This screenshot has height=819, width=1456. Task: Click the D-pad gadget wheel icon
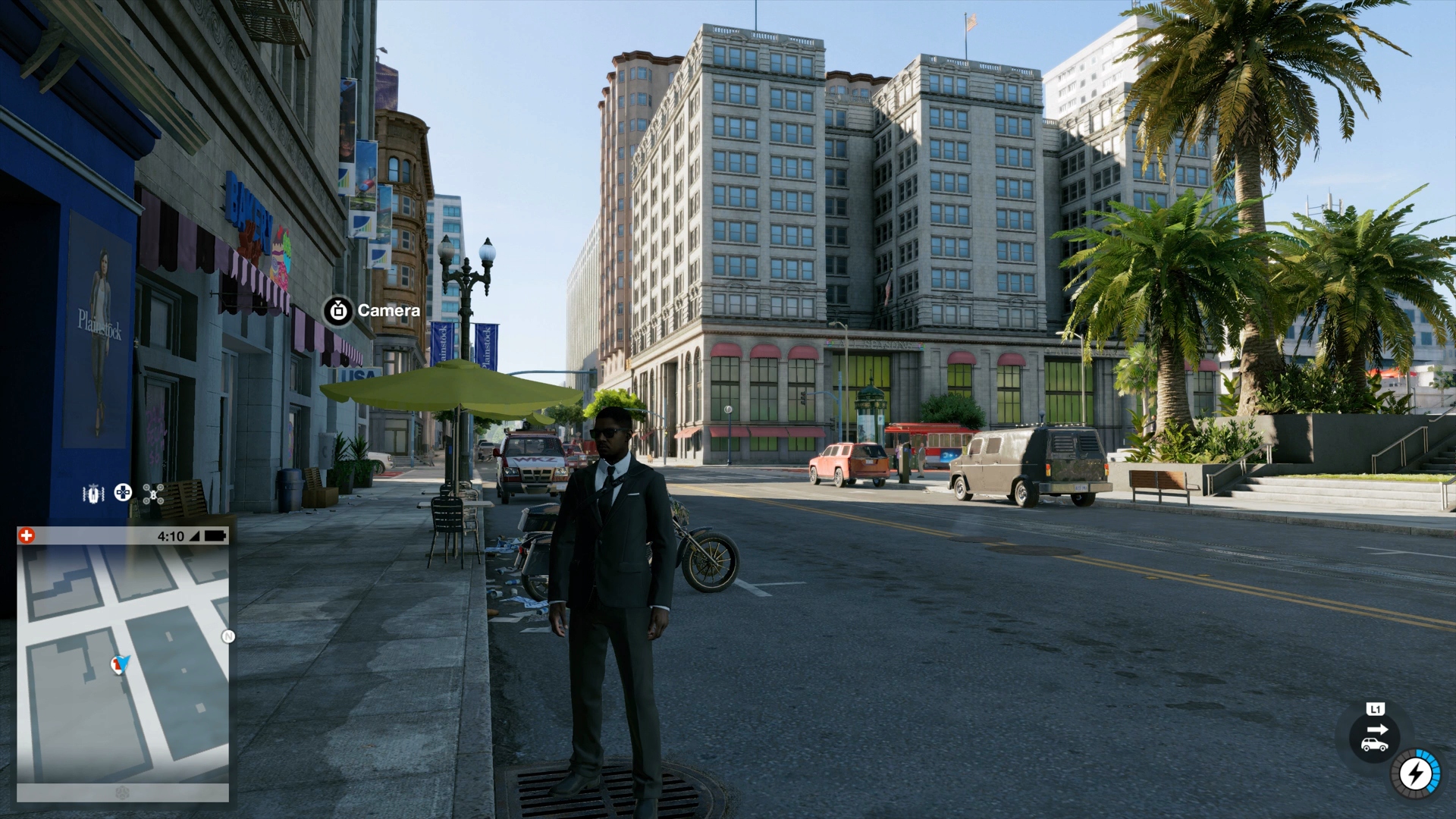[123, 493]
